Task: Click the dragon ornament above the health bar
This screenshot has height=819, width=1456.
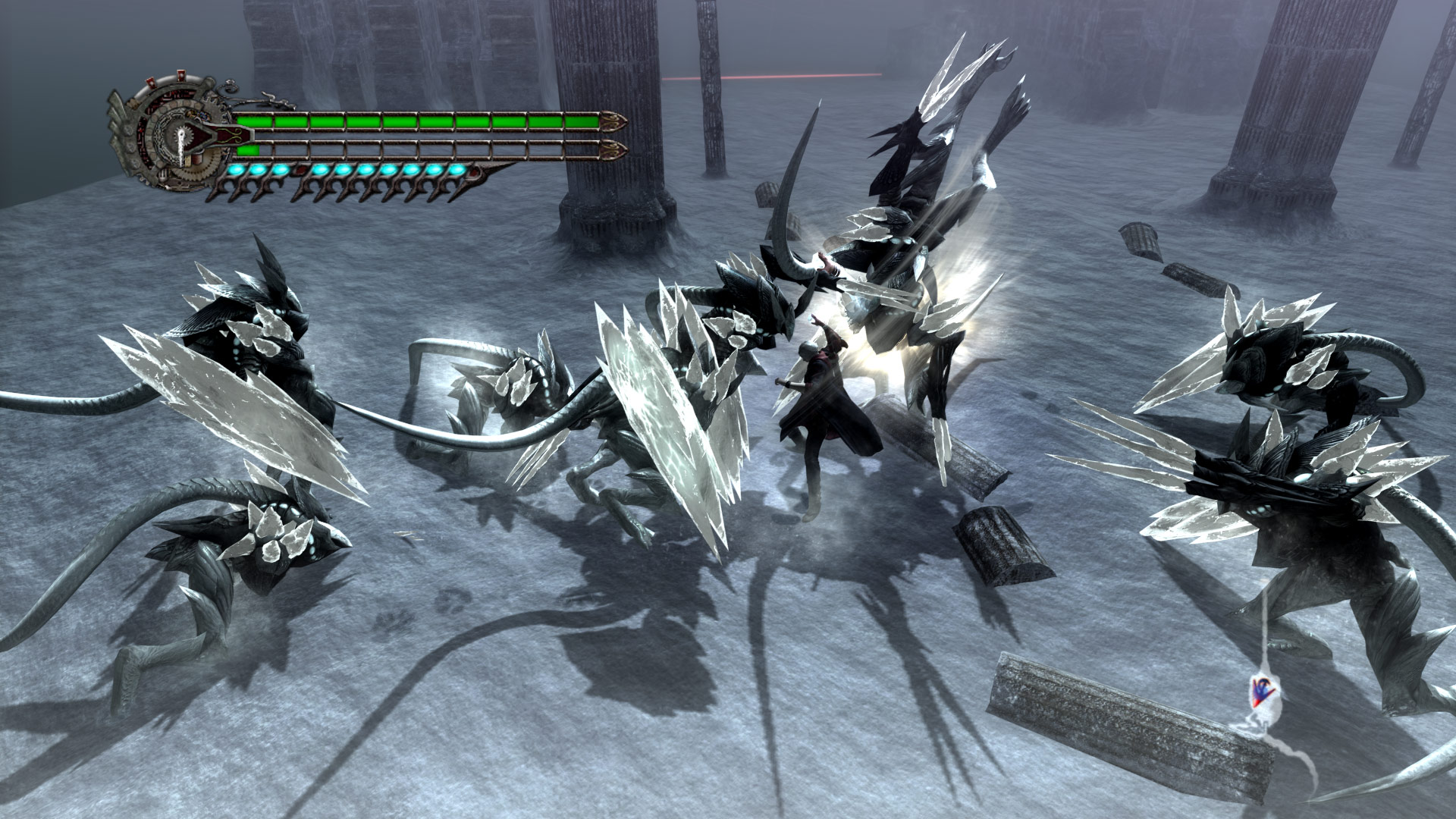Action: 275,99
